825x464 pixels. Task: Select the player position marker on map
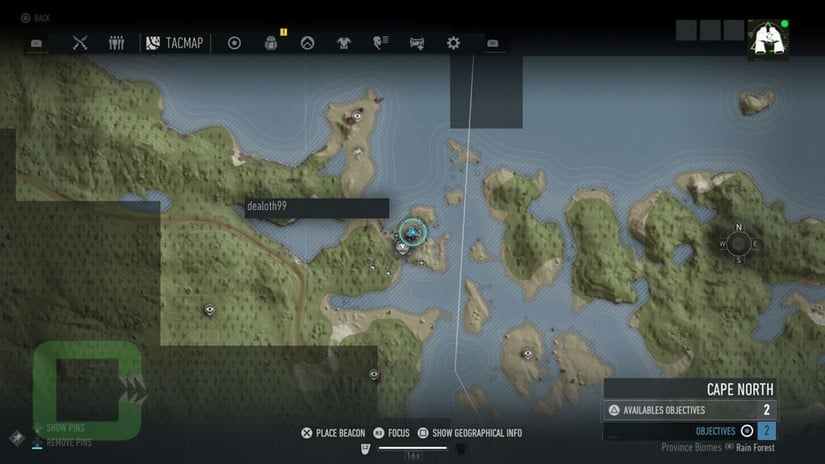pyautogui.click(x=412, y=233)
